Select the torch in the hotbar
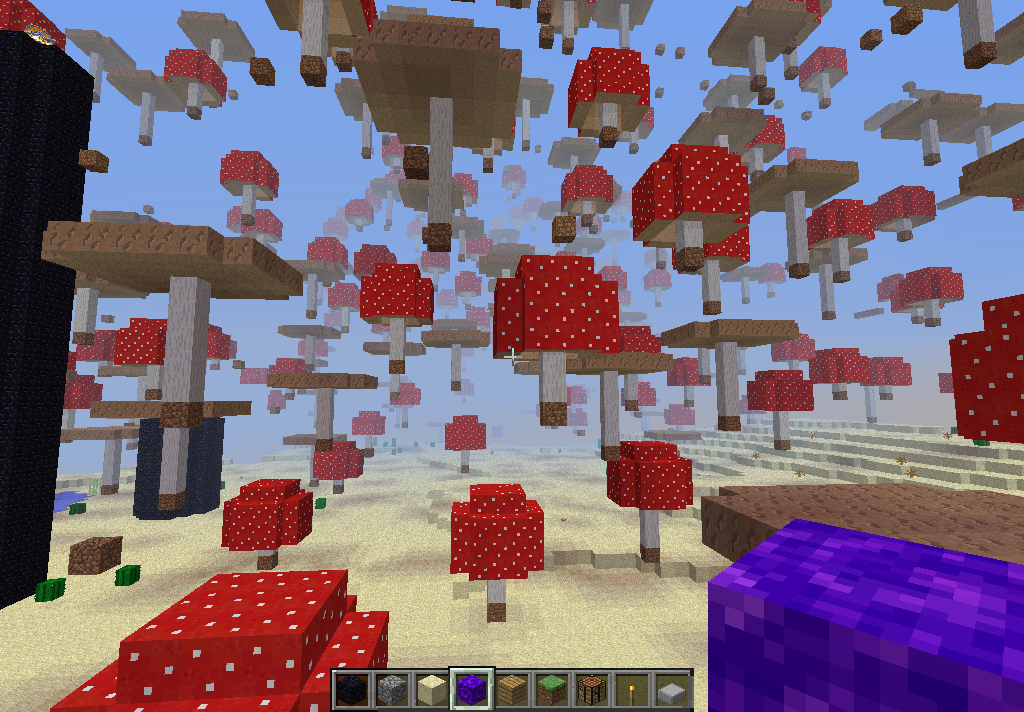Screen dimensions: 1024x712 [x=631, y=689]
